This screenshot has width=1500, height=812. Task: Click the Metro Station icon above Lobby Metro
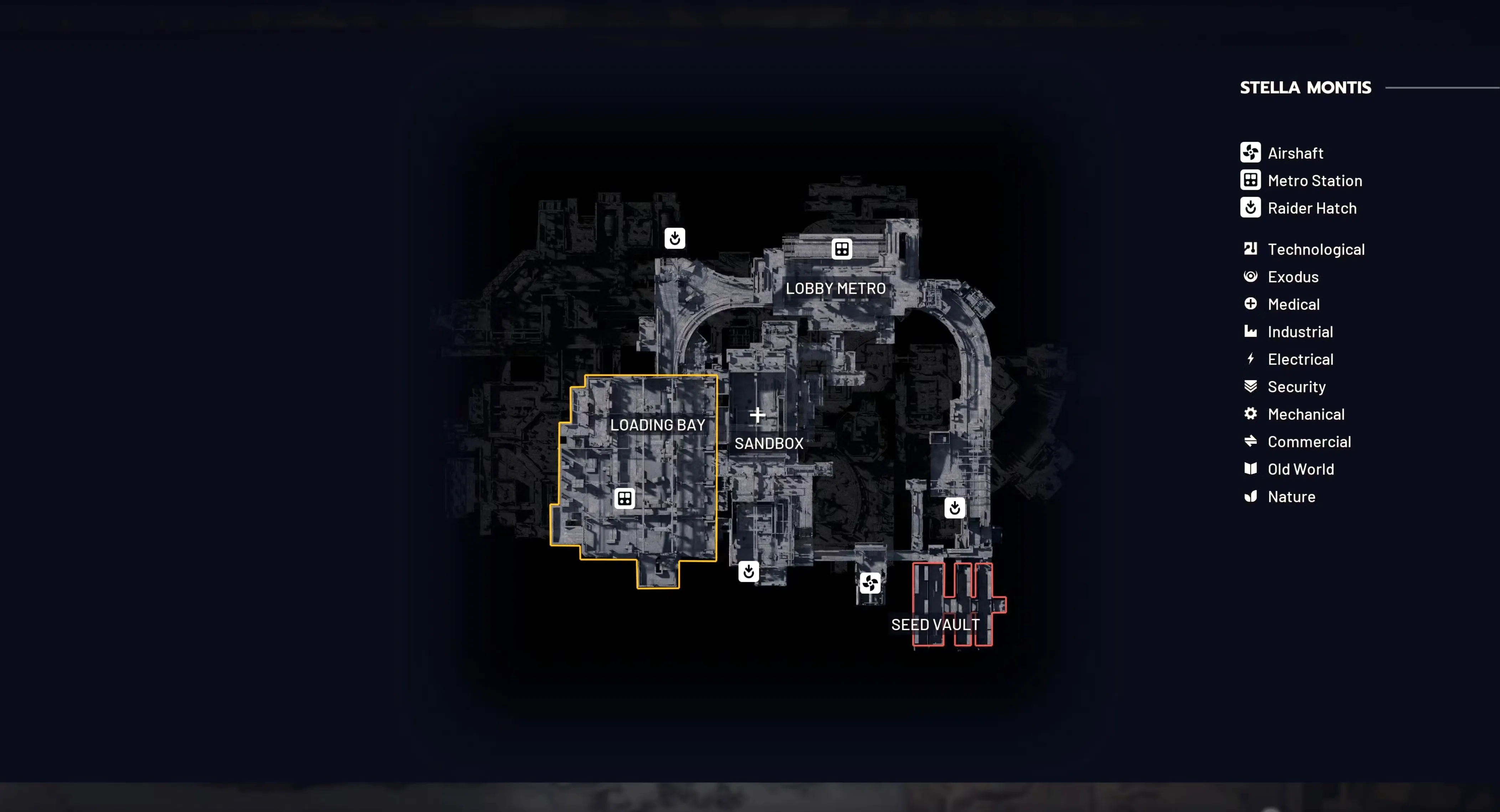[843, 248]
